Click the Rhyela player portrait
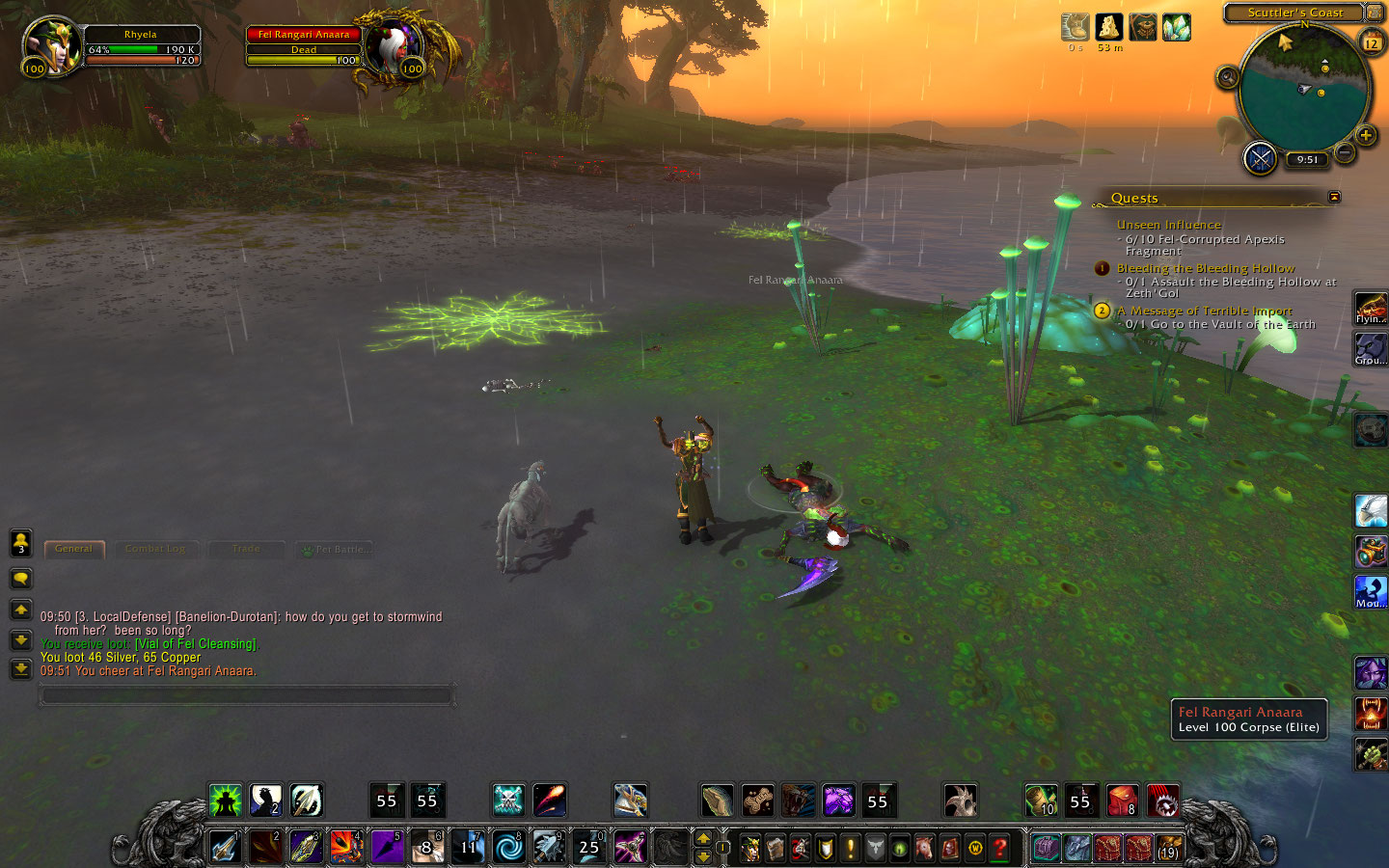The height and width of the screenshot is (868, 1389). 53,46
